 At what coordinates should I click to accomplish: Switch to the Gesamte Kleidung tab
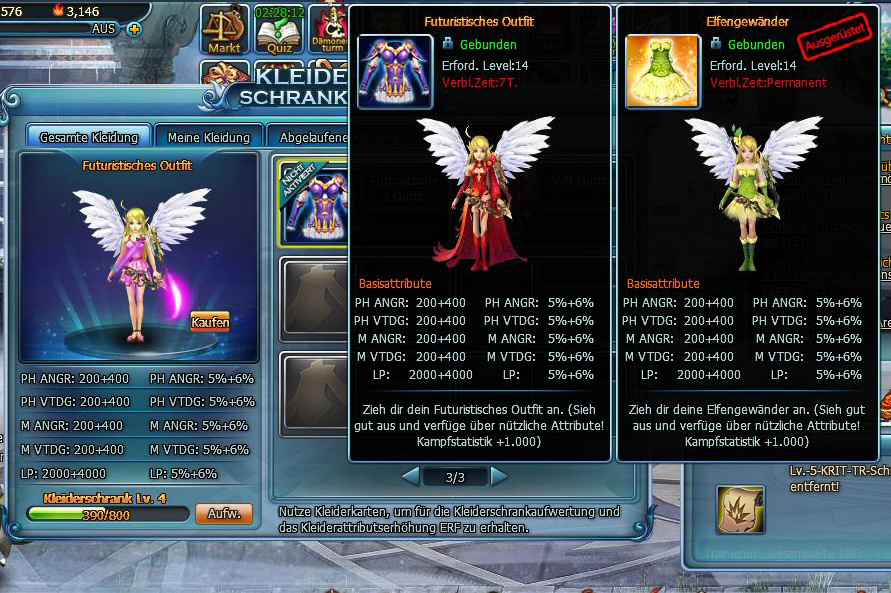[x=89, y=137]
